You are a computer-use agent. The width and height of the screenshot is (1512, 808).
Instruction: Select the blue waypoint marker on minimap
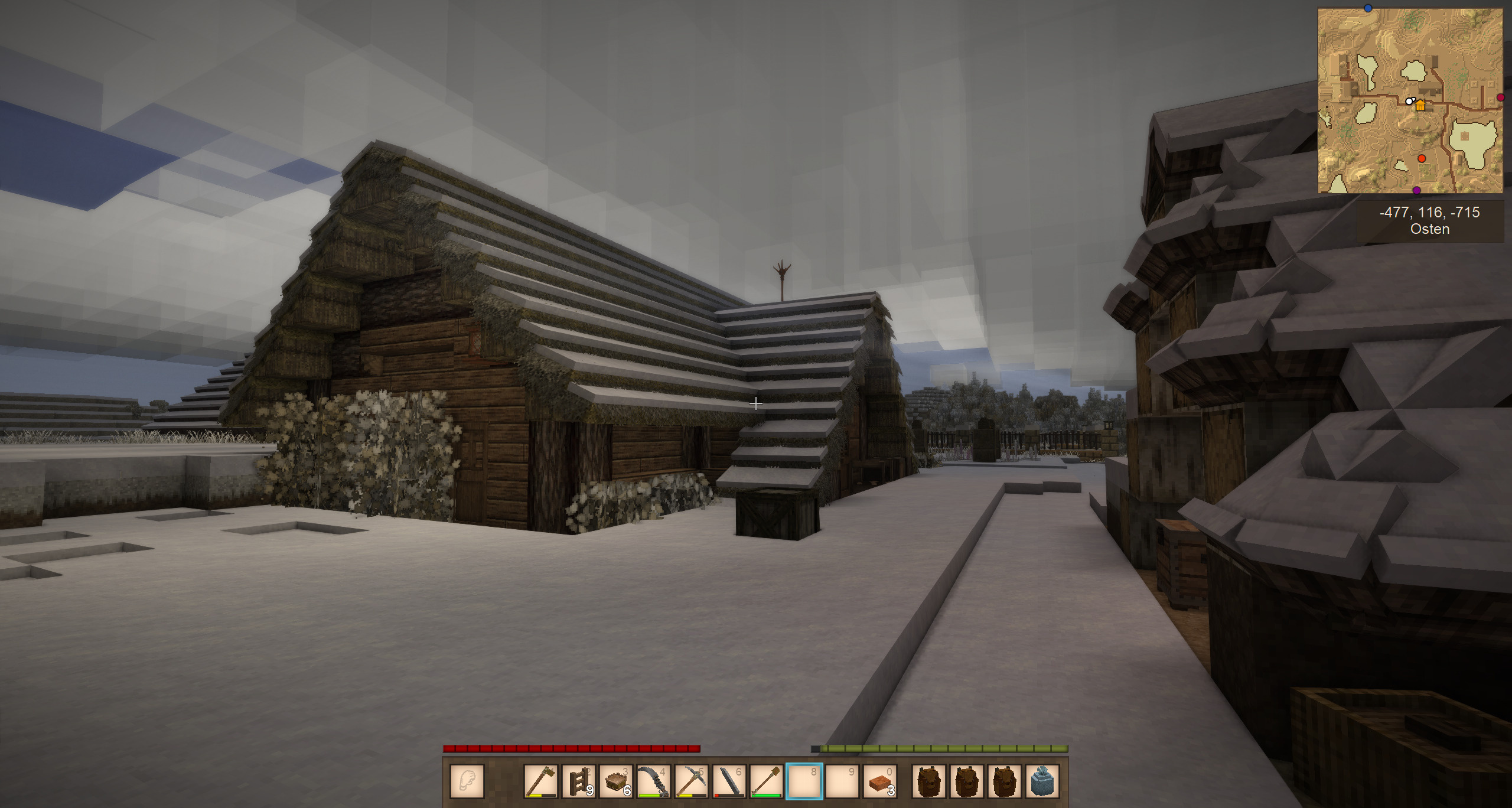(x=1368, y=8)
